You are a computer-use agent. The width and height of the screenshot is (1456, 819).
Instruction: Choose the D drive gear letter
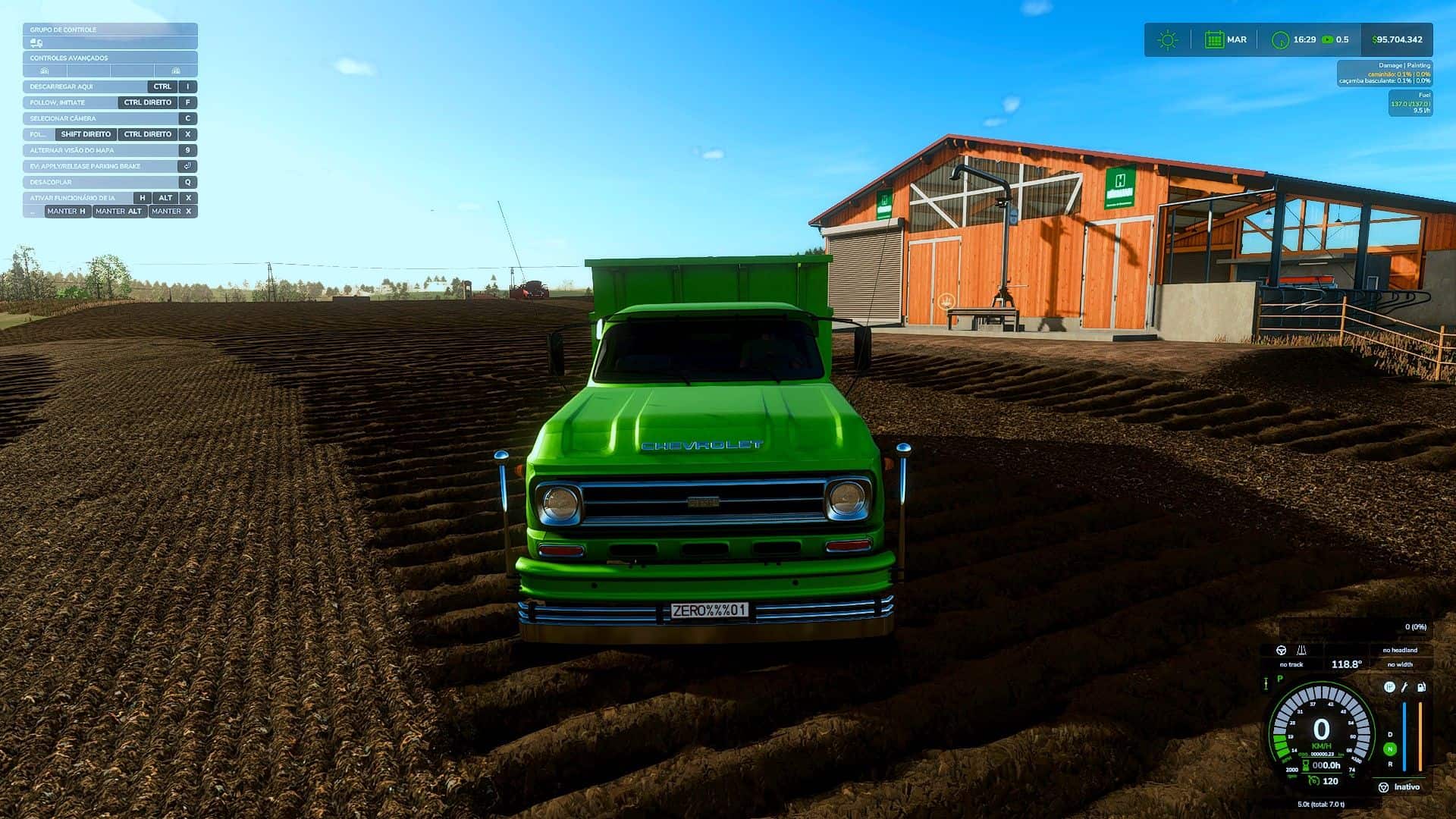coord(1390,734)
